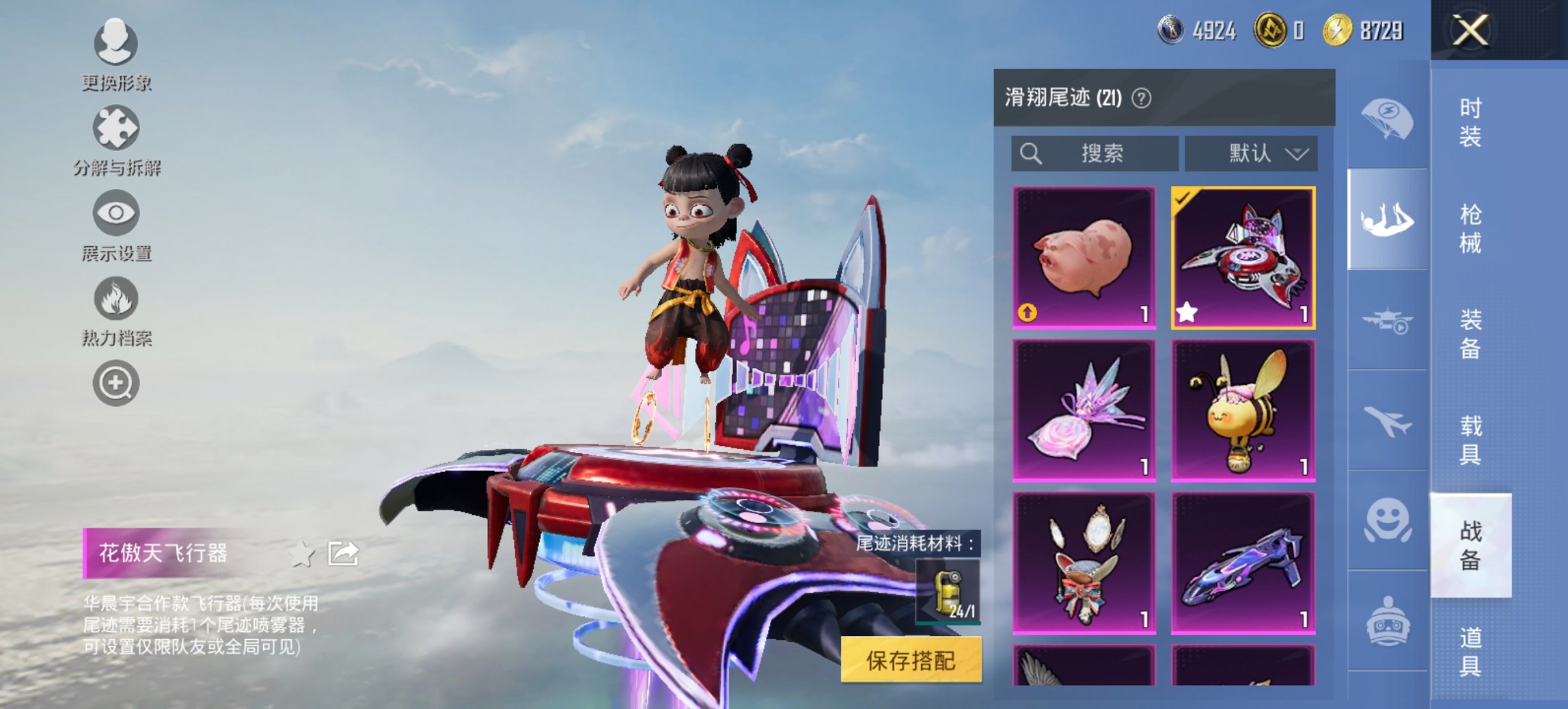Viewport: 1568px width, 709px height.
Task: Click the plus icon below 热力档案
Action: pos(116,383)
